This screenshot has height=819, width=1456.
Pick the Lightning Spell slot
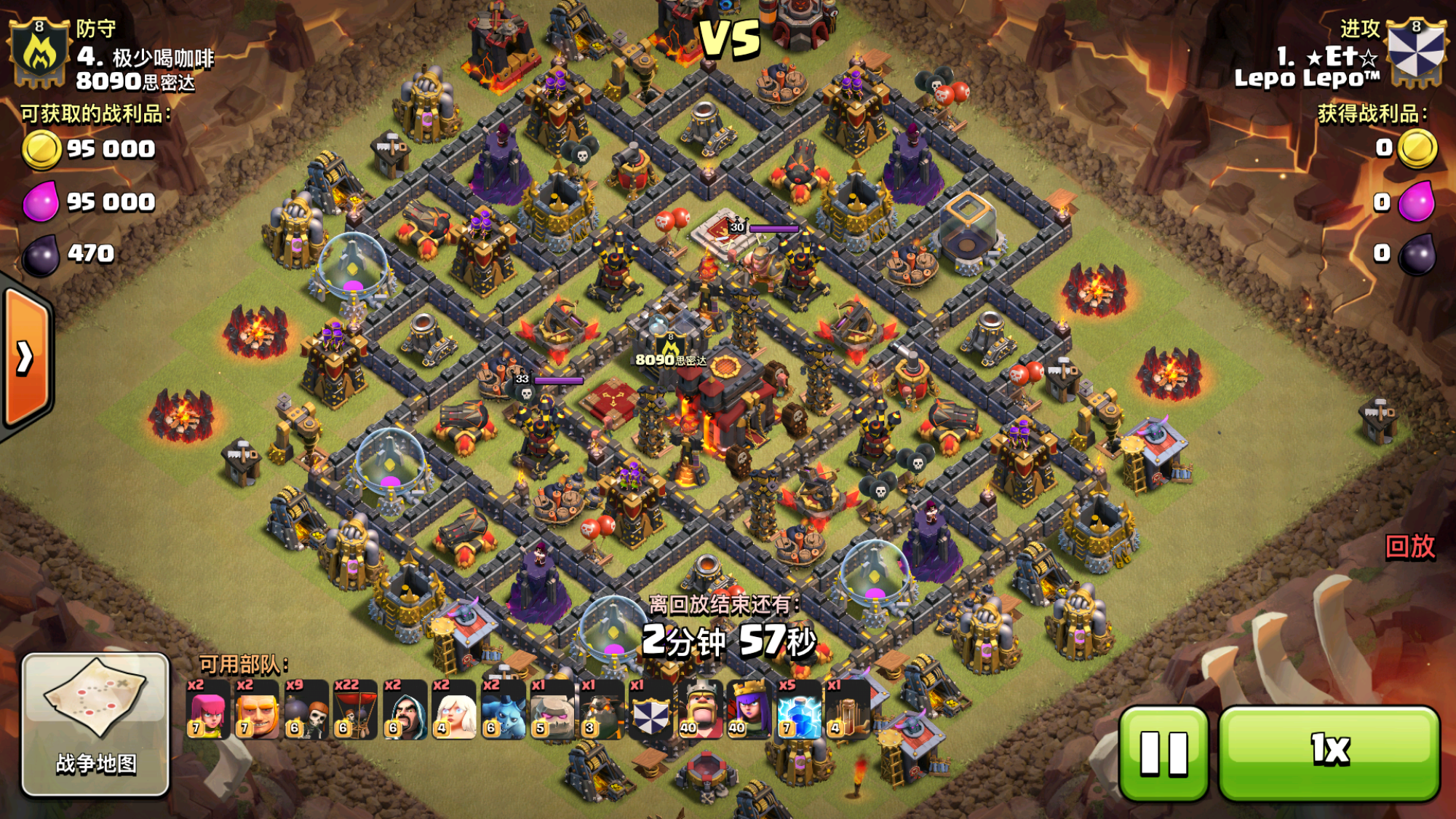pos(799,710)
